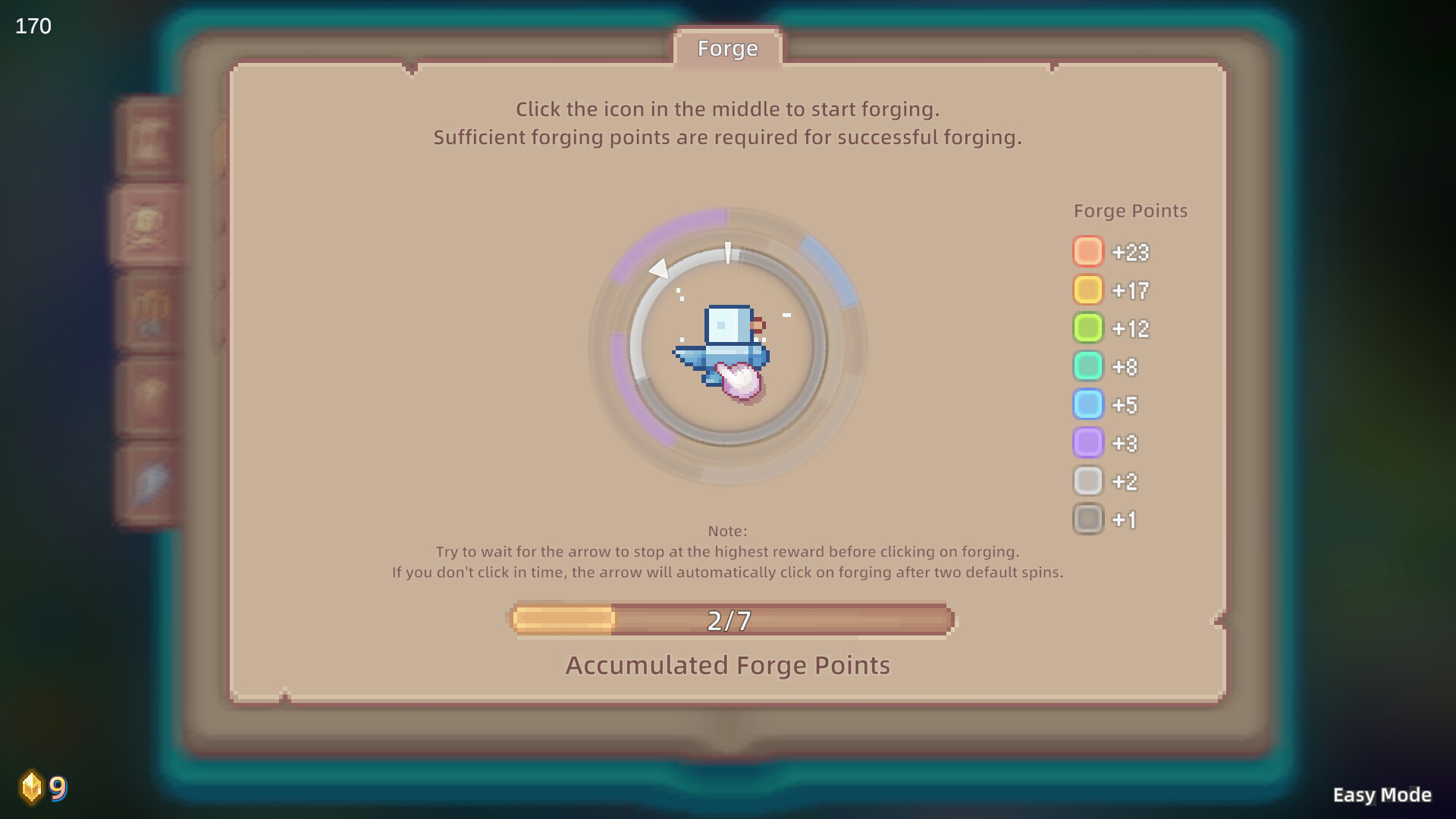Open the feather-marked sidebar tab
The height and width of the screenshot is (819, 1456).
click(x=148, y=478)
